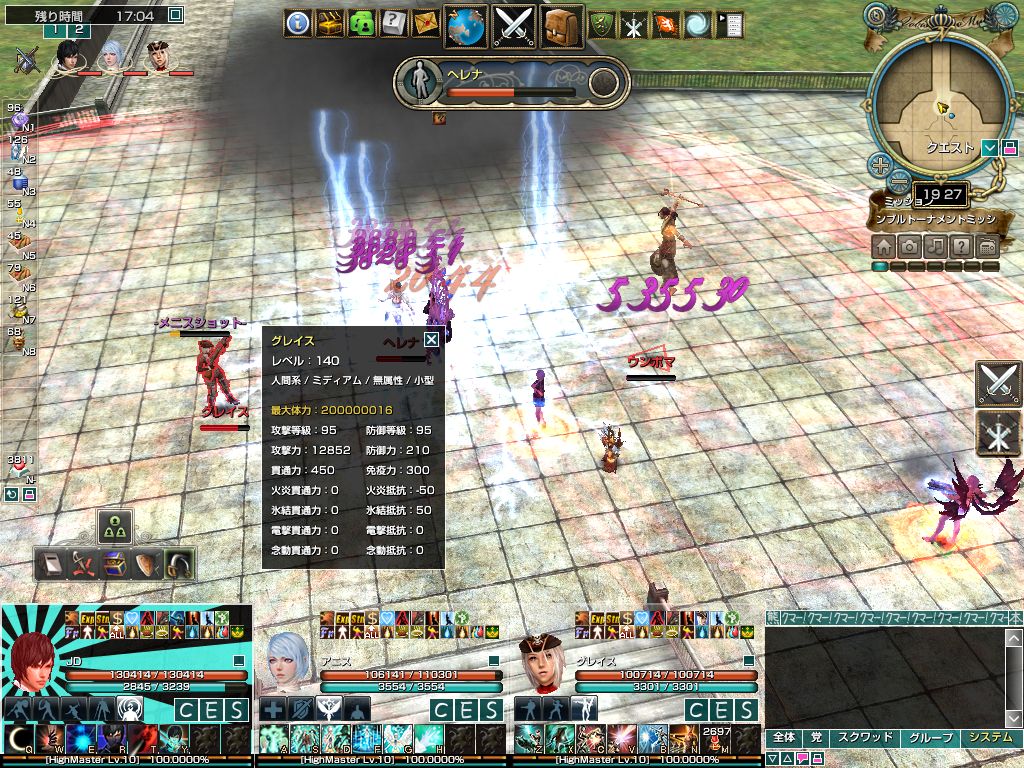The height and width of the screenshot is (768, 1024).
Task: Switch to the グループ chat tab
Action: [x=929, y=737]
